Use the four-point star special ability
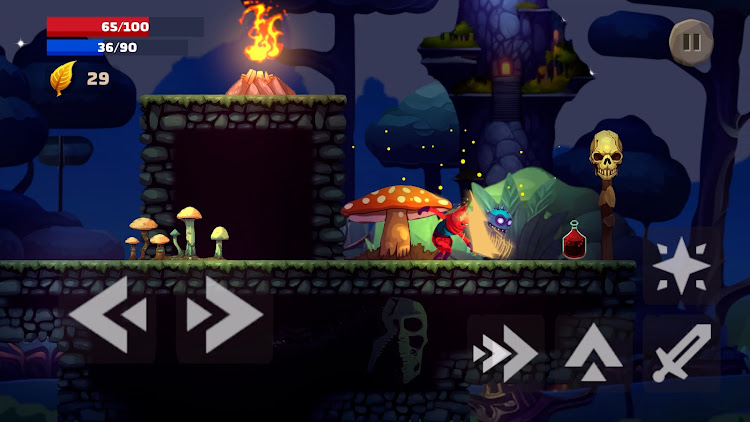 click(x=682, y=266)
